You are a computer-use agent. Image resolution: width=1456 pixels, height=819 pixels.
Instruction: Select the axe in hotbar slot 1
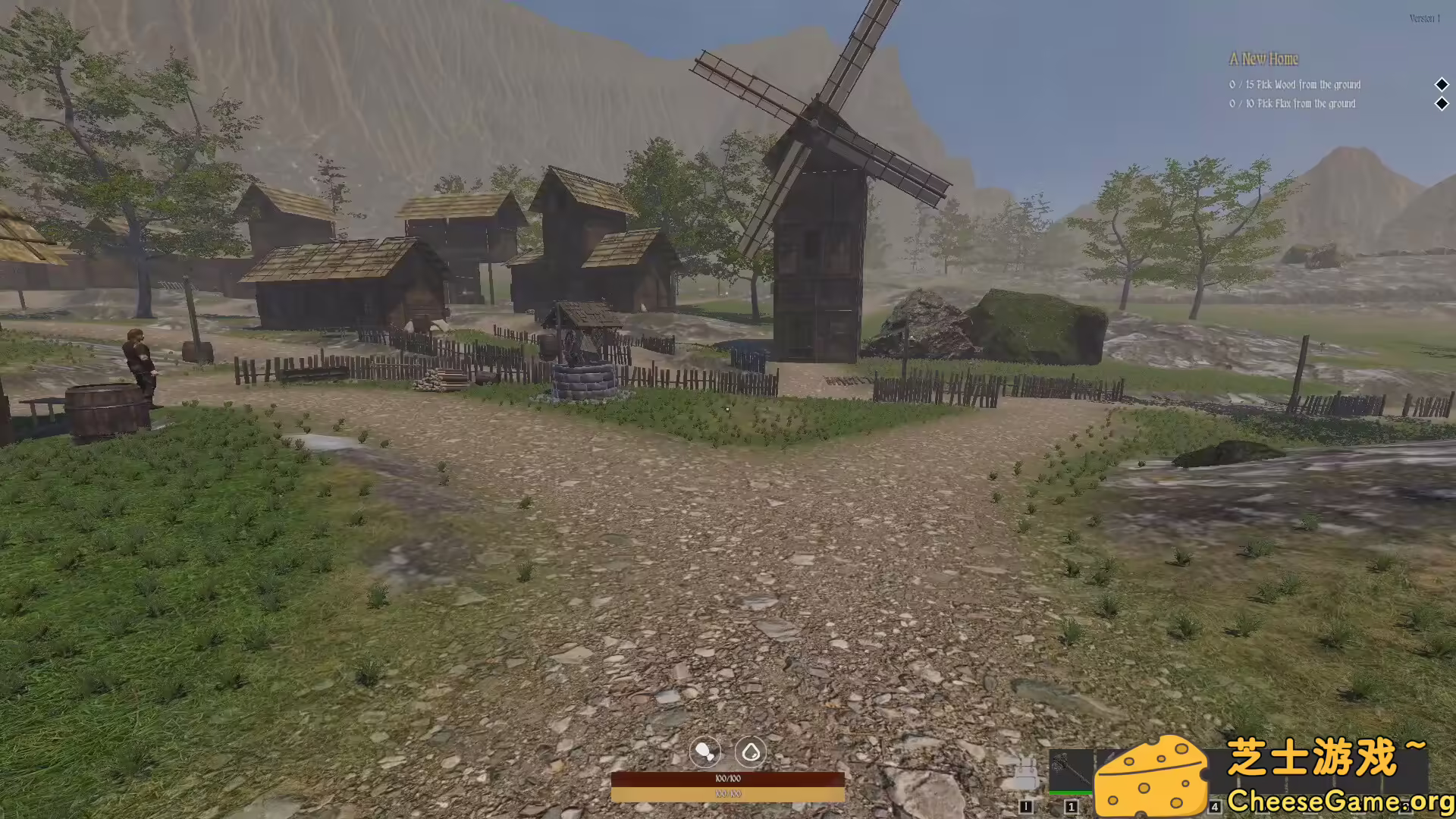[x=1072, y=770]
